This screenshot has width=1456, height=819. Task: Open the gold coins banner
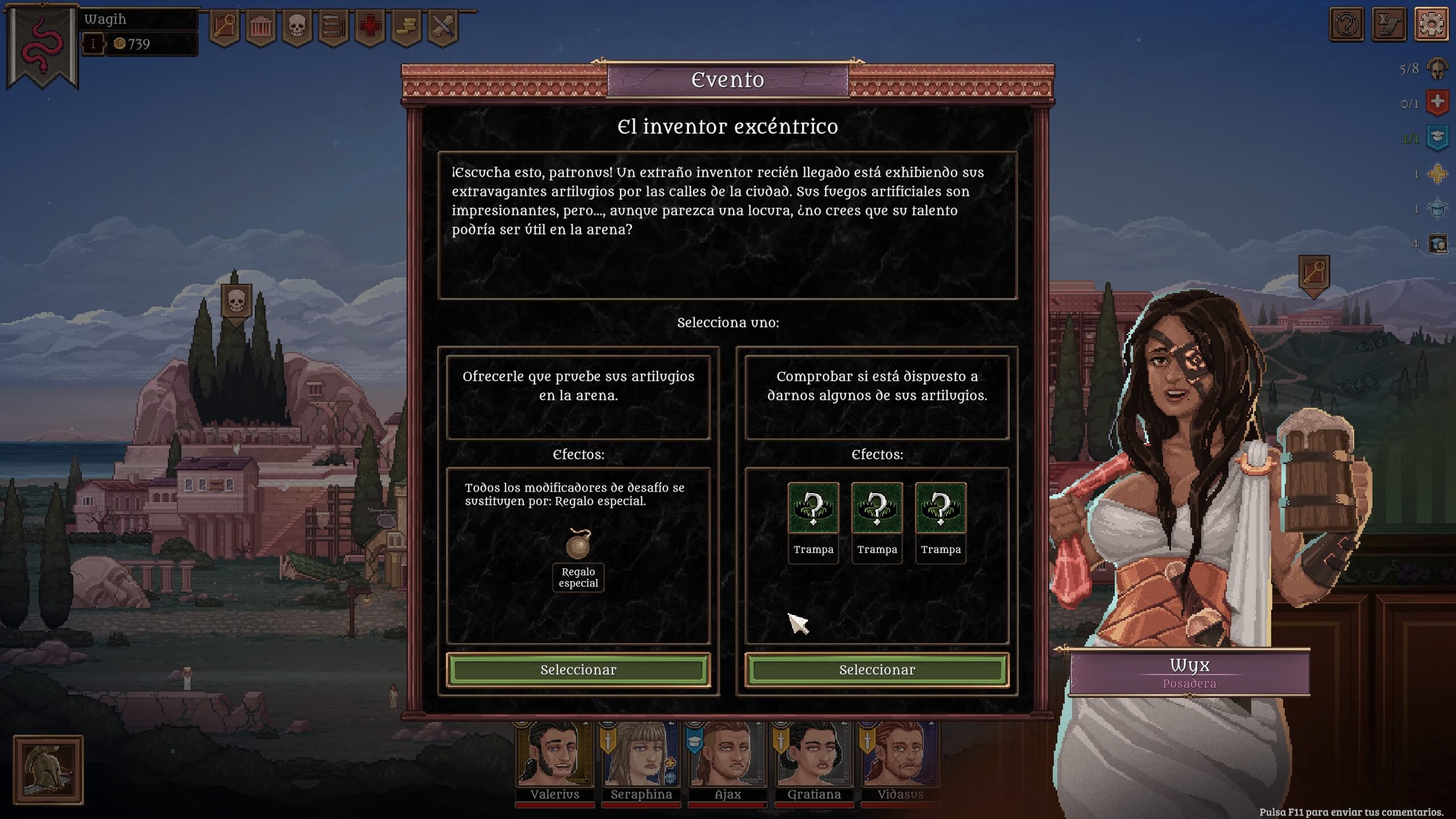point(407,27)
